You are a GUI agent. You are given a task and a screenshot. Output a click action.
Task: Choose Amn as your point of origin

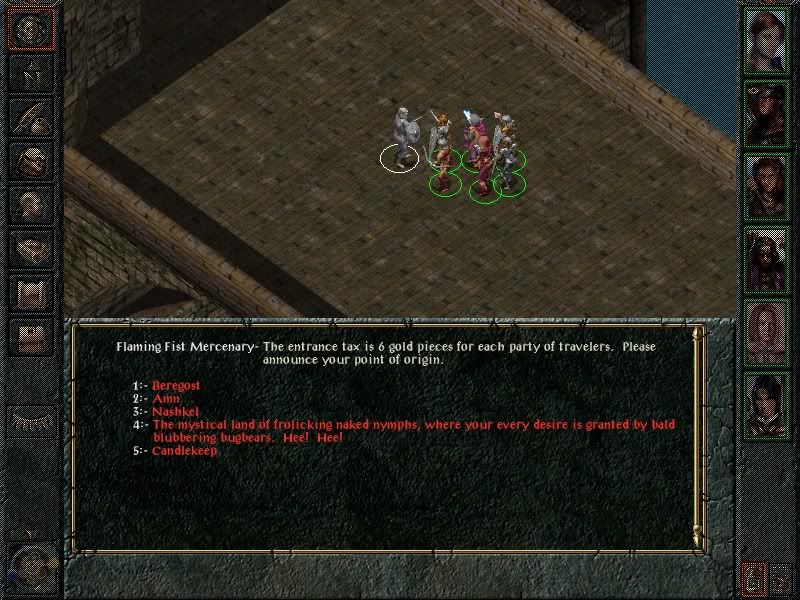165,398
